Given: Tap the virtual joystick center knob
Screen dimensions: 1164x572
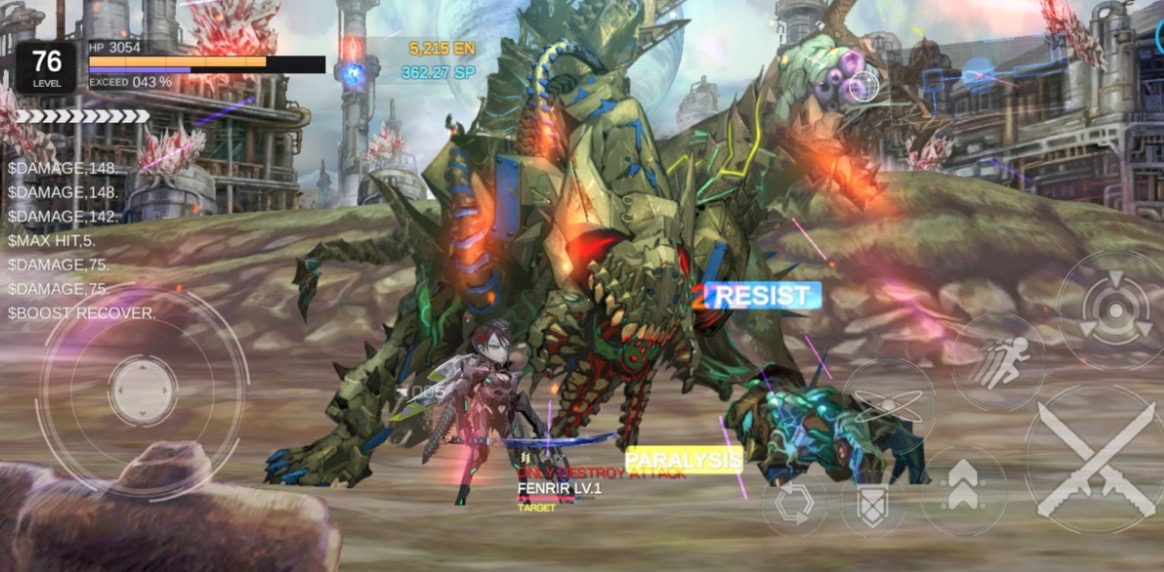Looking at the screenshot, I should [x=143, y=389].
